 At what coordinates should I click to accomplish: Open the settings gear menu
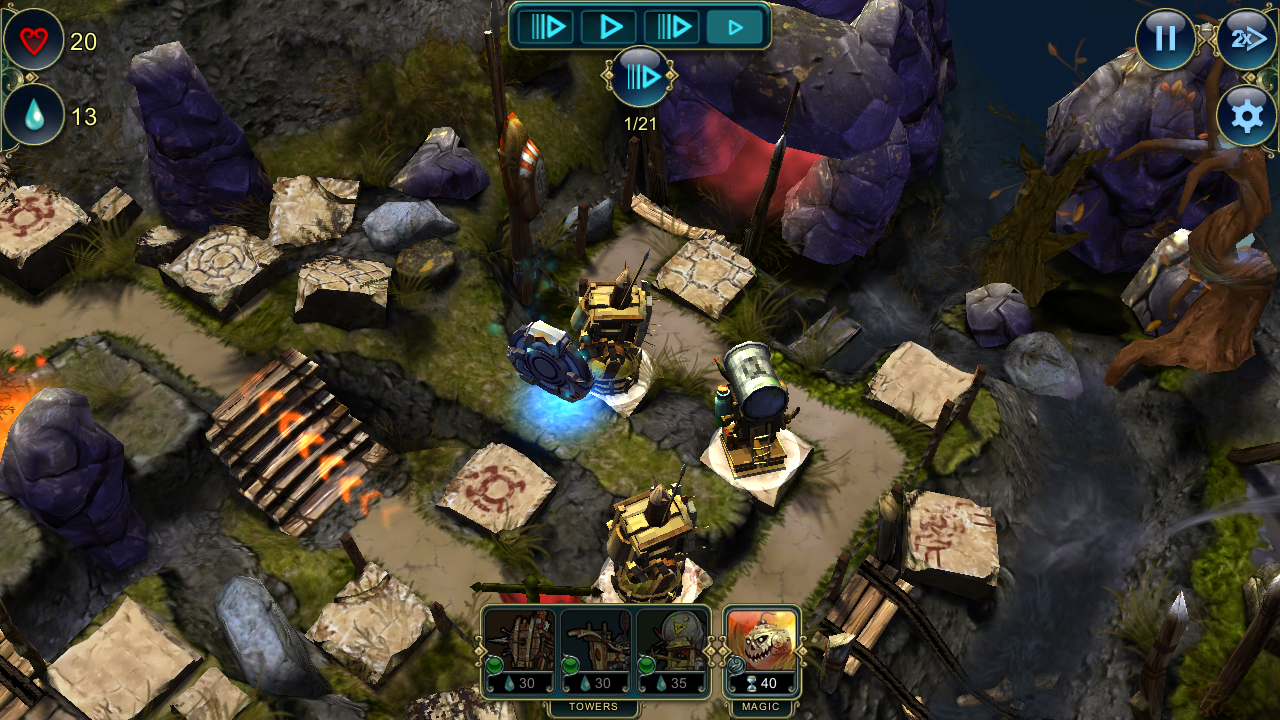(x=1246, y=116)
